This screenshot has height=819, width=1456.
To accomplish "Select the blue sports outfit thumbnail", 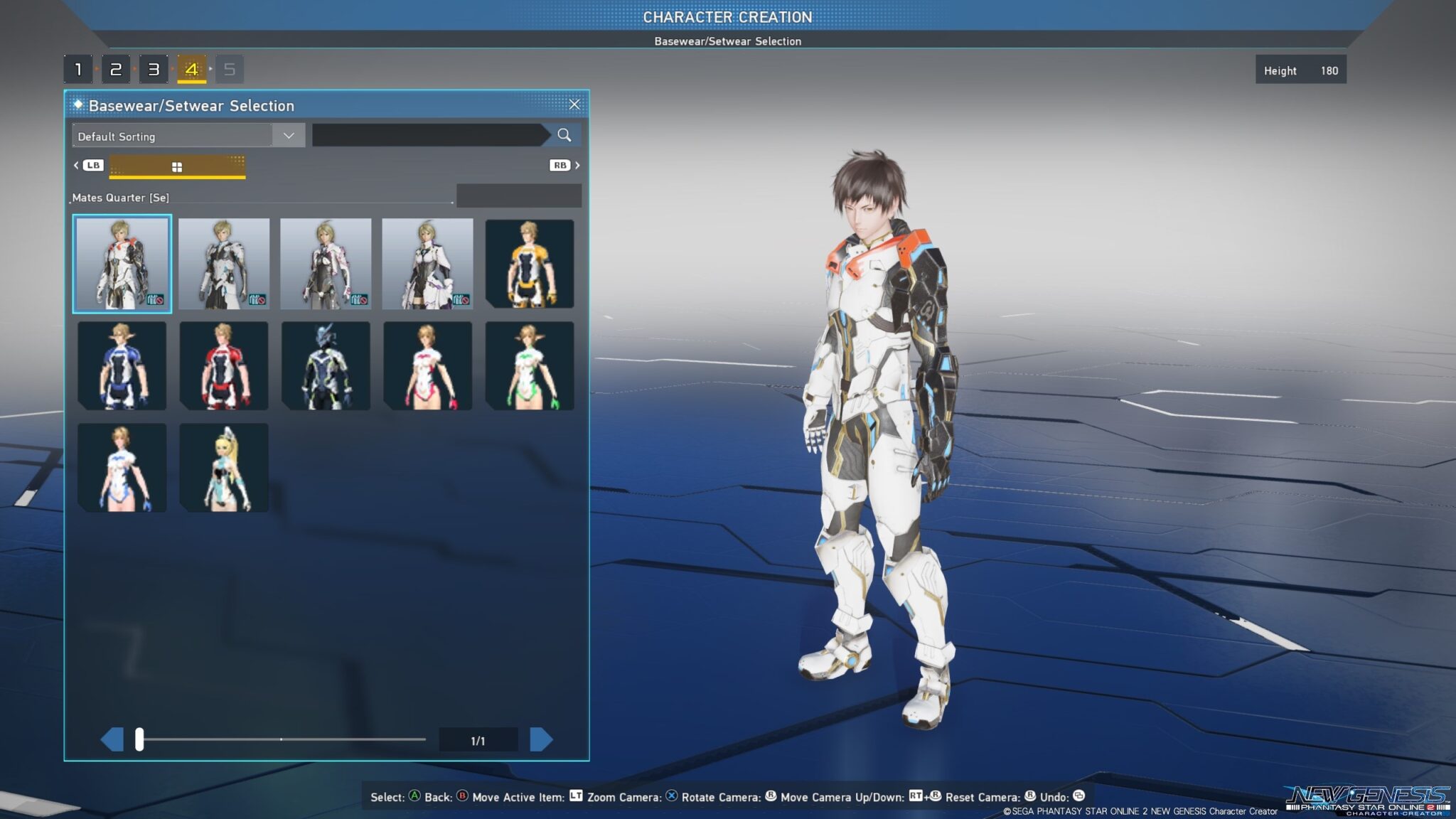I will (122, 365).
